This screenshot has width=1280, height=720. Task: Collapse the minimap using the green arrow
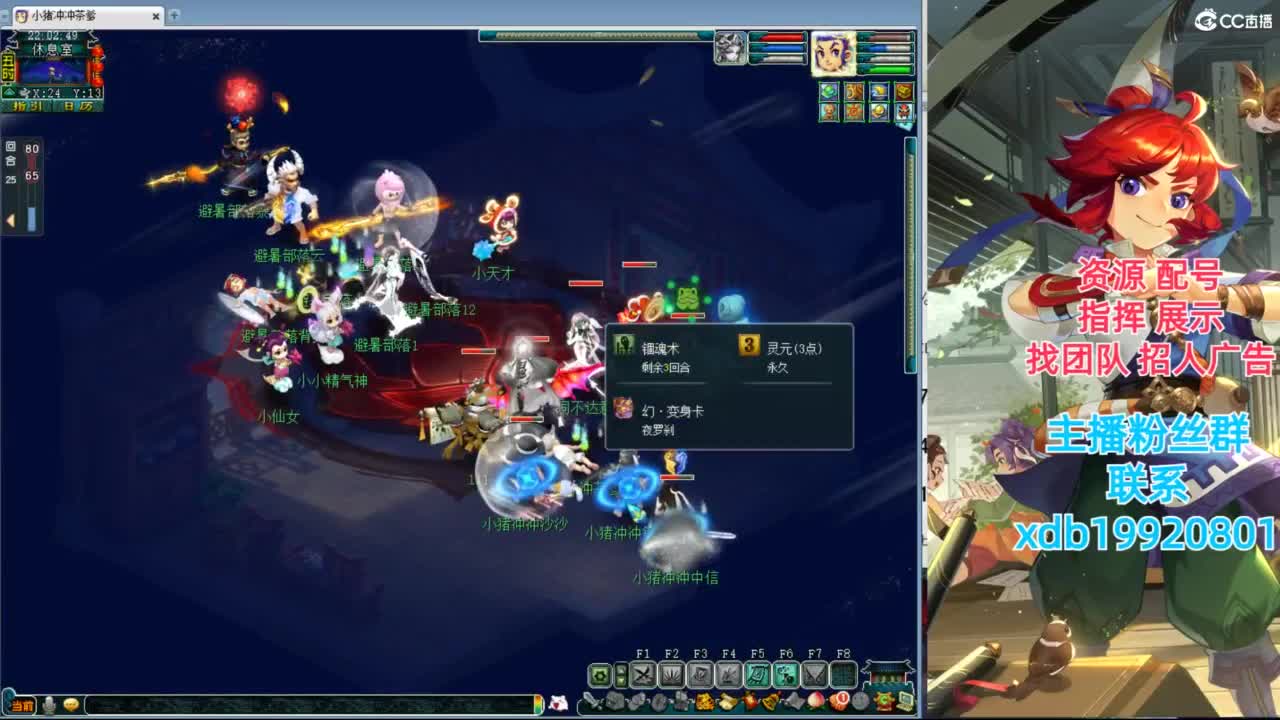pos(9,91)
